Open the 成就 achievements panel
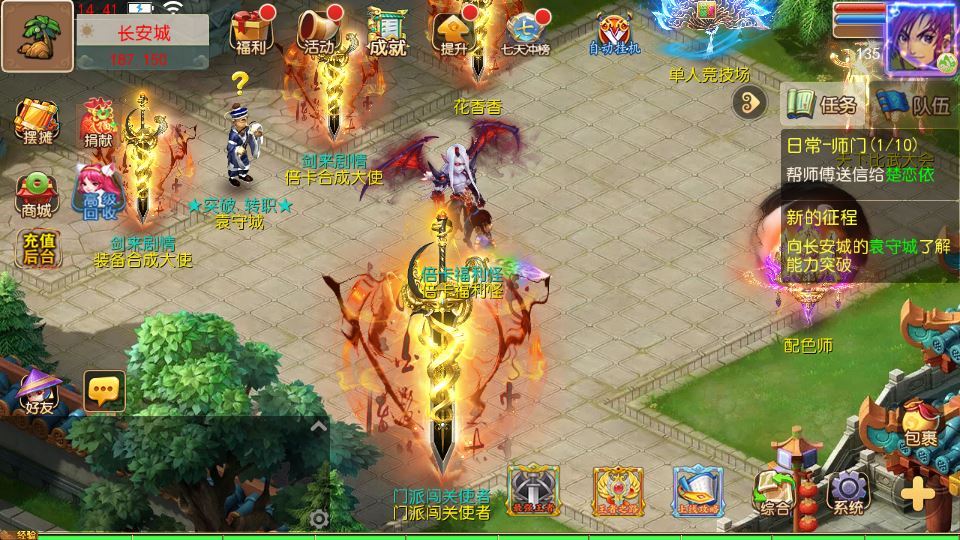 [x=388, y=32]
